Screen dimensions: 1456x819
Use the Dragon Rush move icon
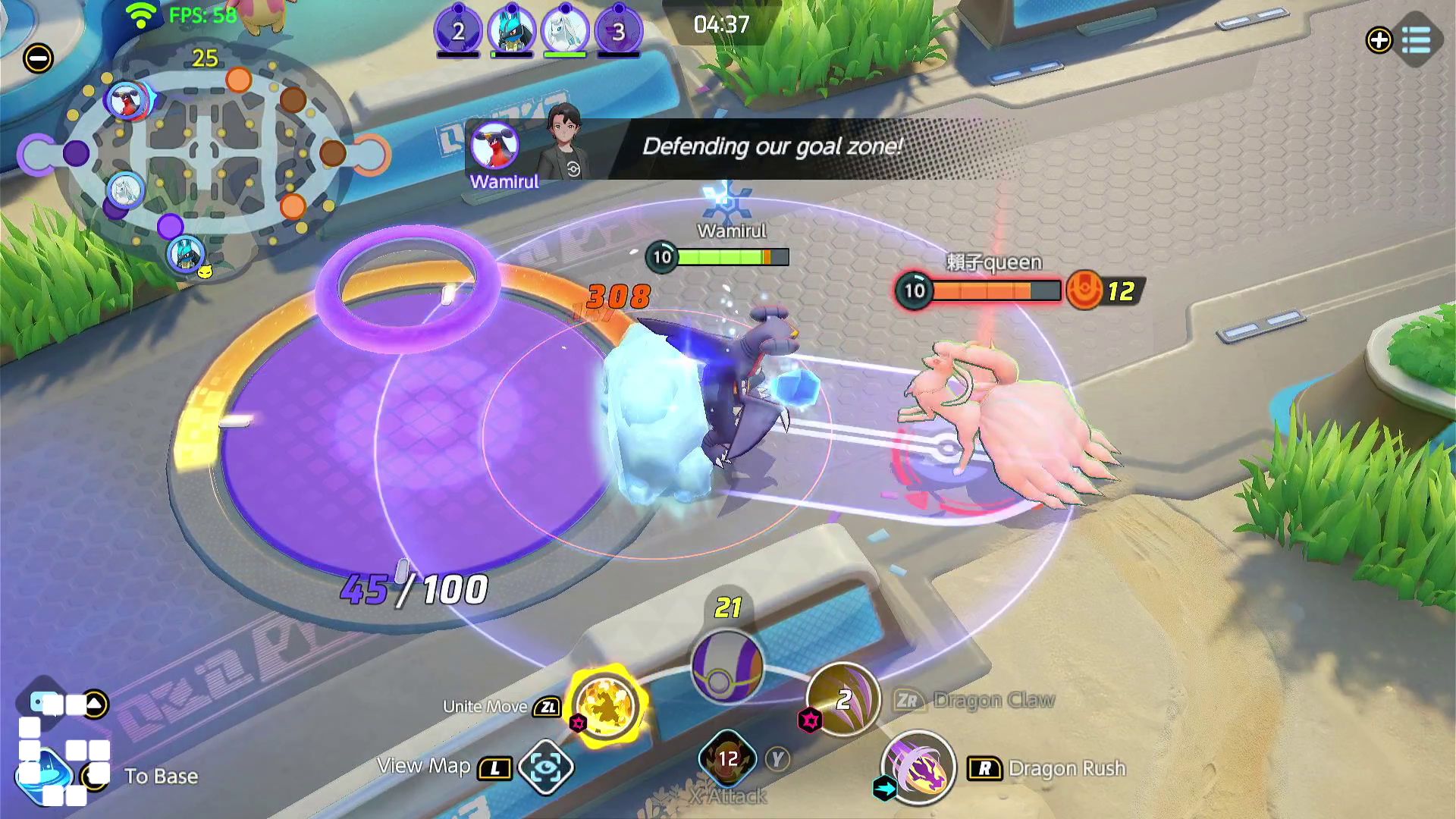[x=918, y=769]
